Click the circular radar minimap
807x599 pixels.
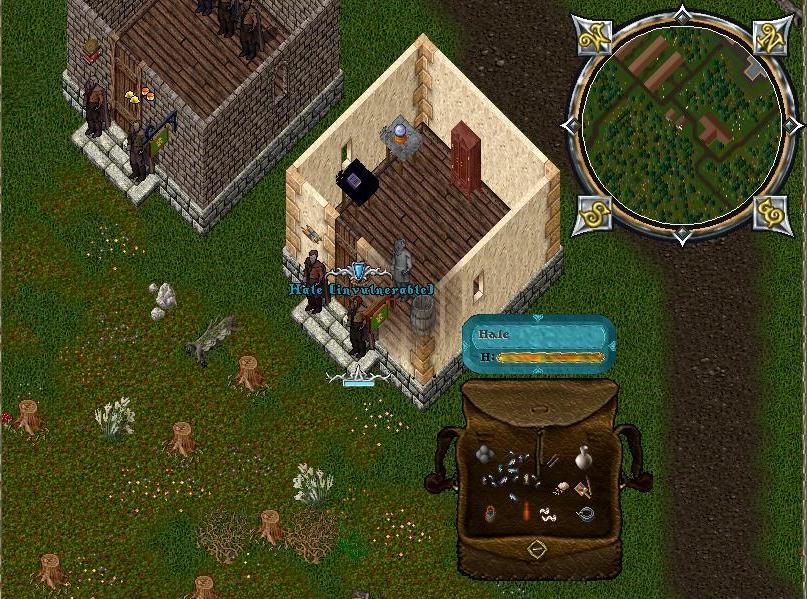point(682,124)
